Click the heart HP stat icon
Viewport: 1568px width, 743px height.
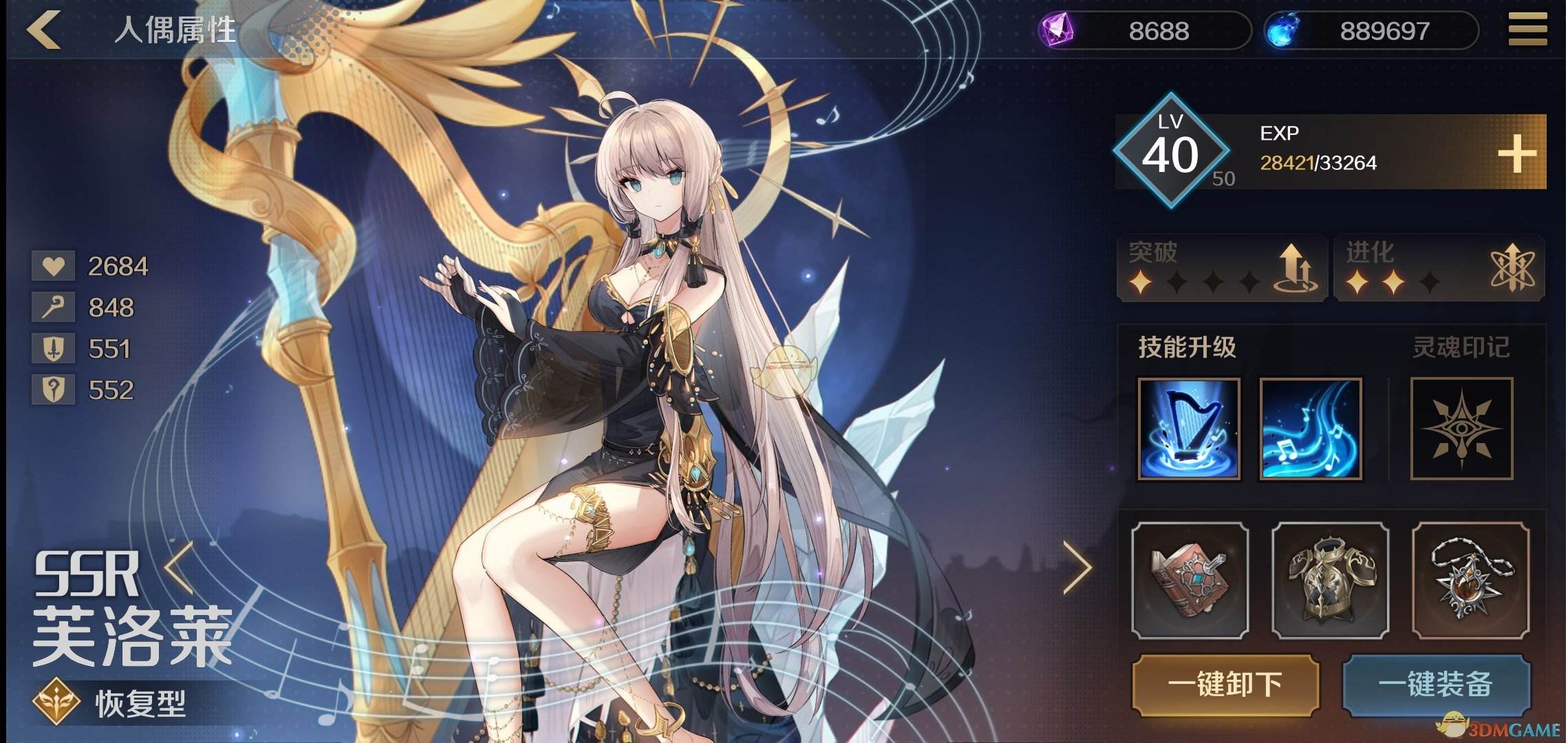(x=54, y=266)
